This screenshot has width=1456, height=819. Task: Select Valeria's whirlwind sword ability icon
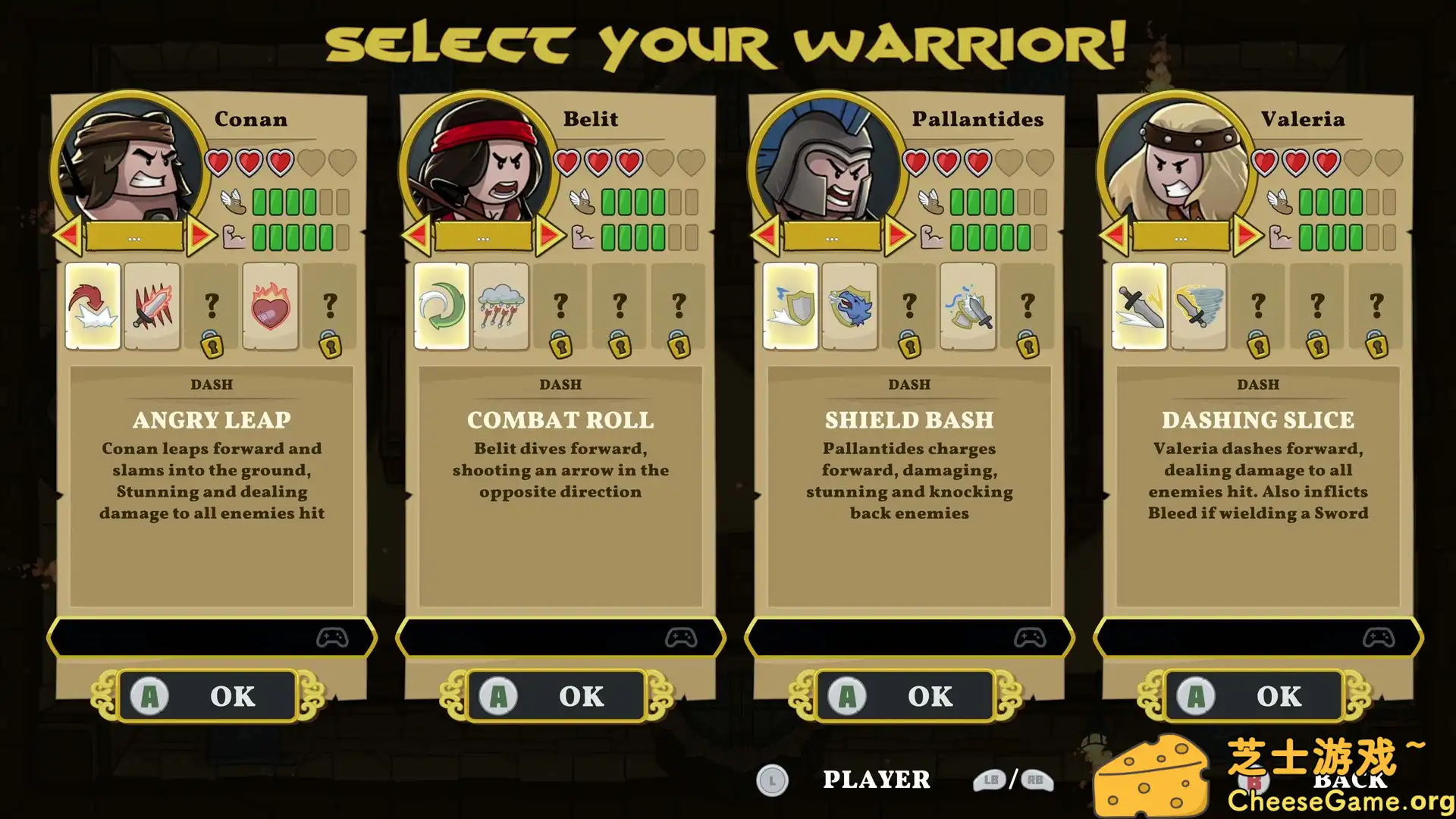[1198, 306]
